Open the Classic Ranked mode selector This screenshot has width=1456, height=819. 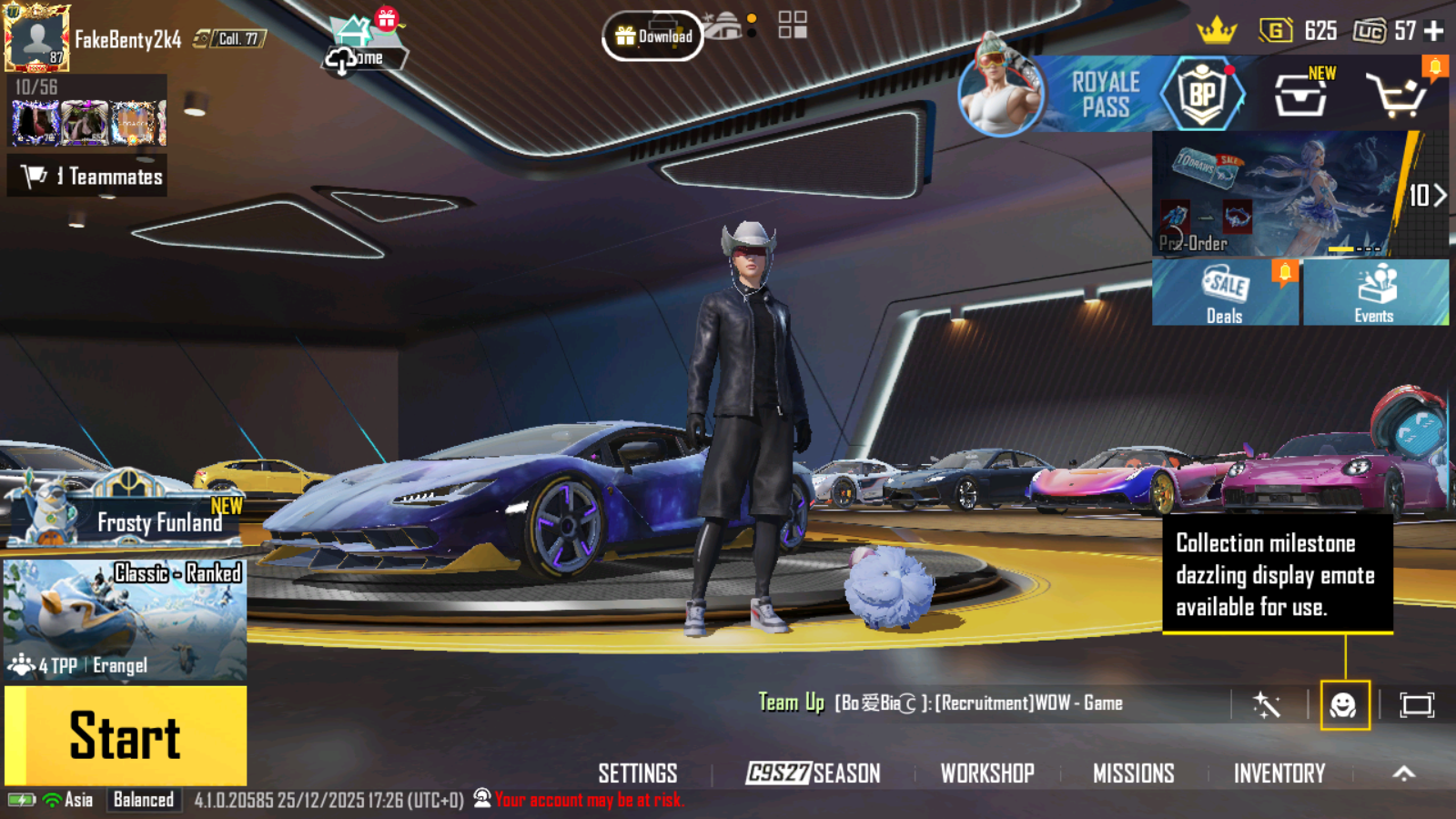pos(125,619)
